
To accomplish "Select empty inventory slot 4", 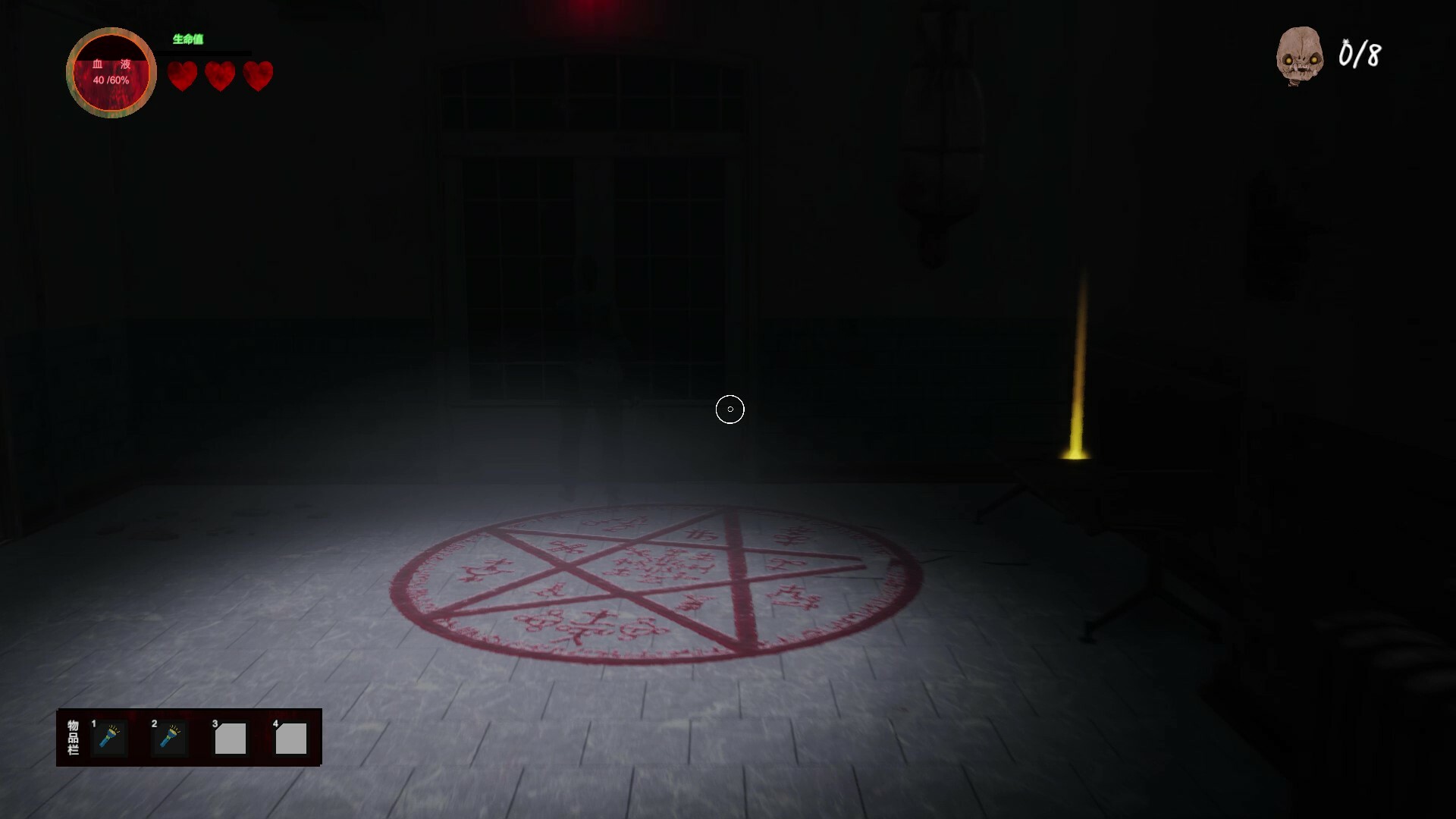I will (x=291, y=738).
